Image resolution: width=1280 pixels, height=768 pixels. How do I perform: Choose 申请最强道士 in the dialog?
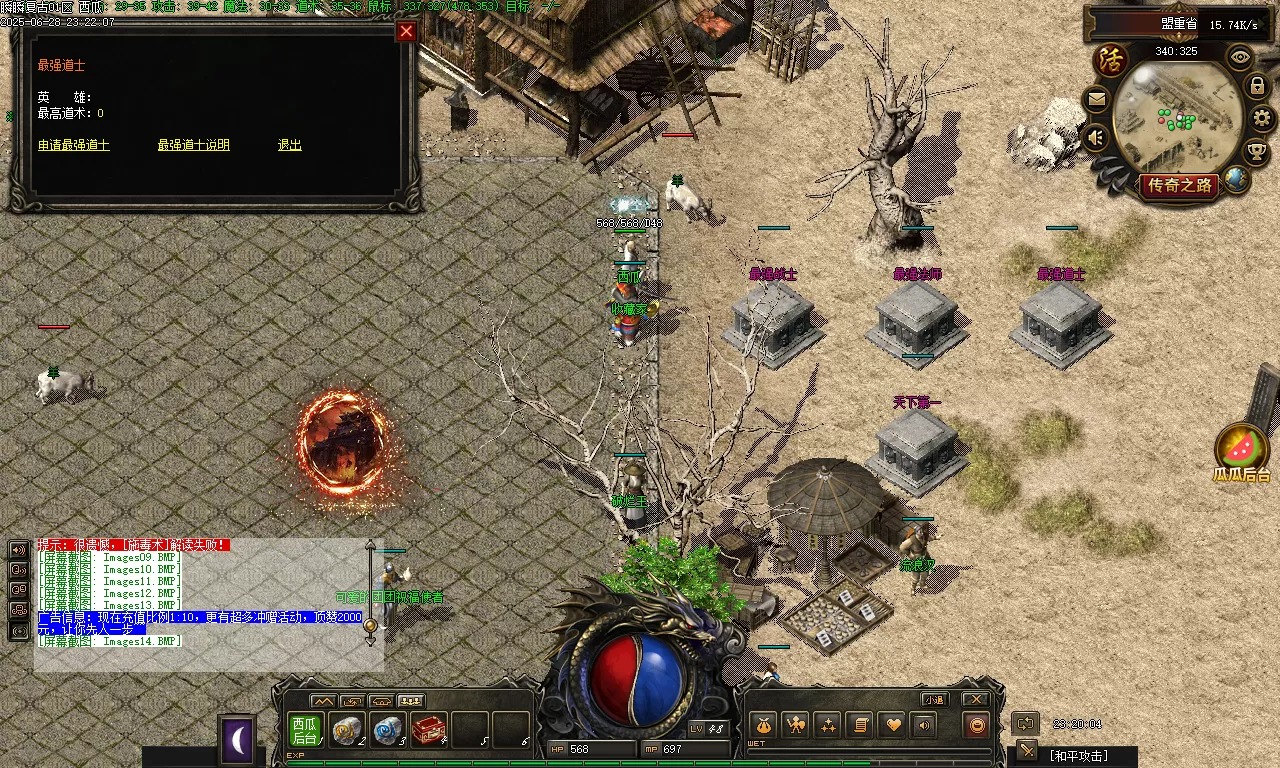pos(74,145)
